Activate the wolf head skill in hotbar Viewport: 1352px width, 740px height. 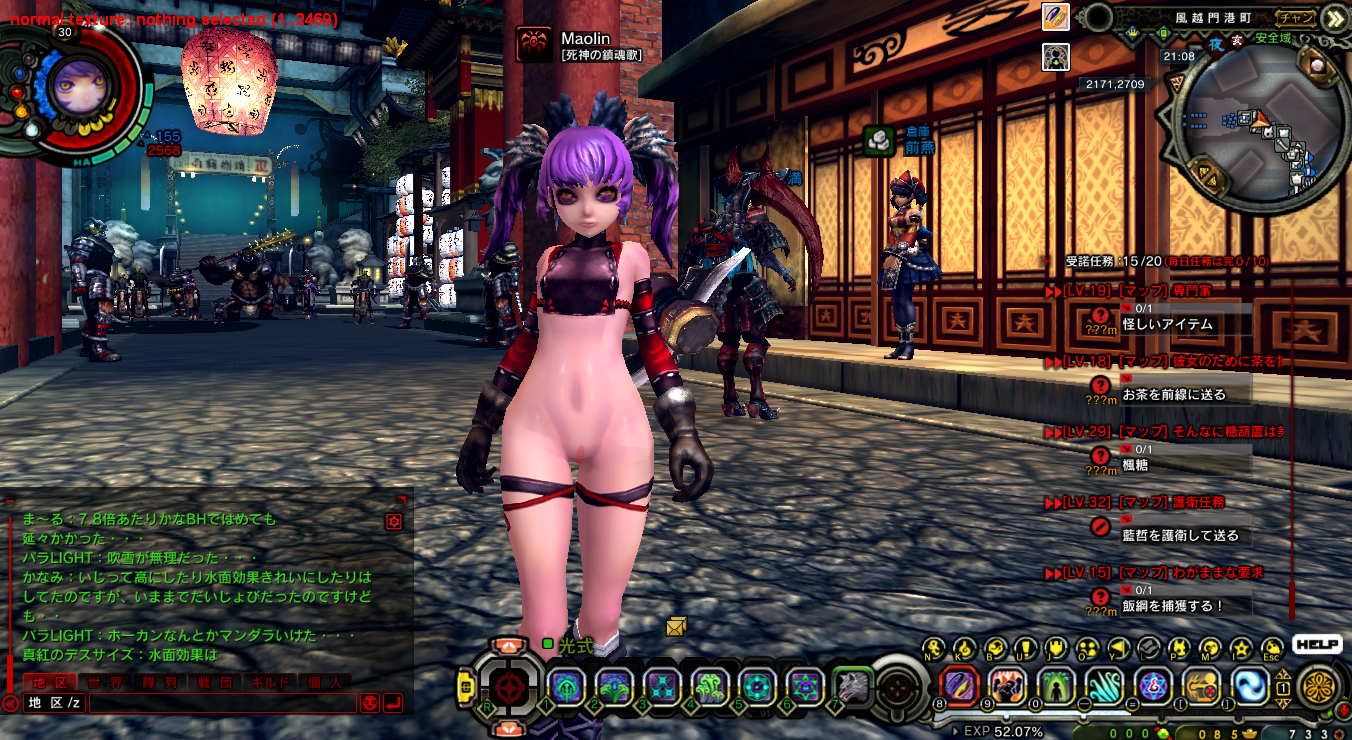click(x=852, y=686)
